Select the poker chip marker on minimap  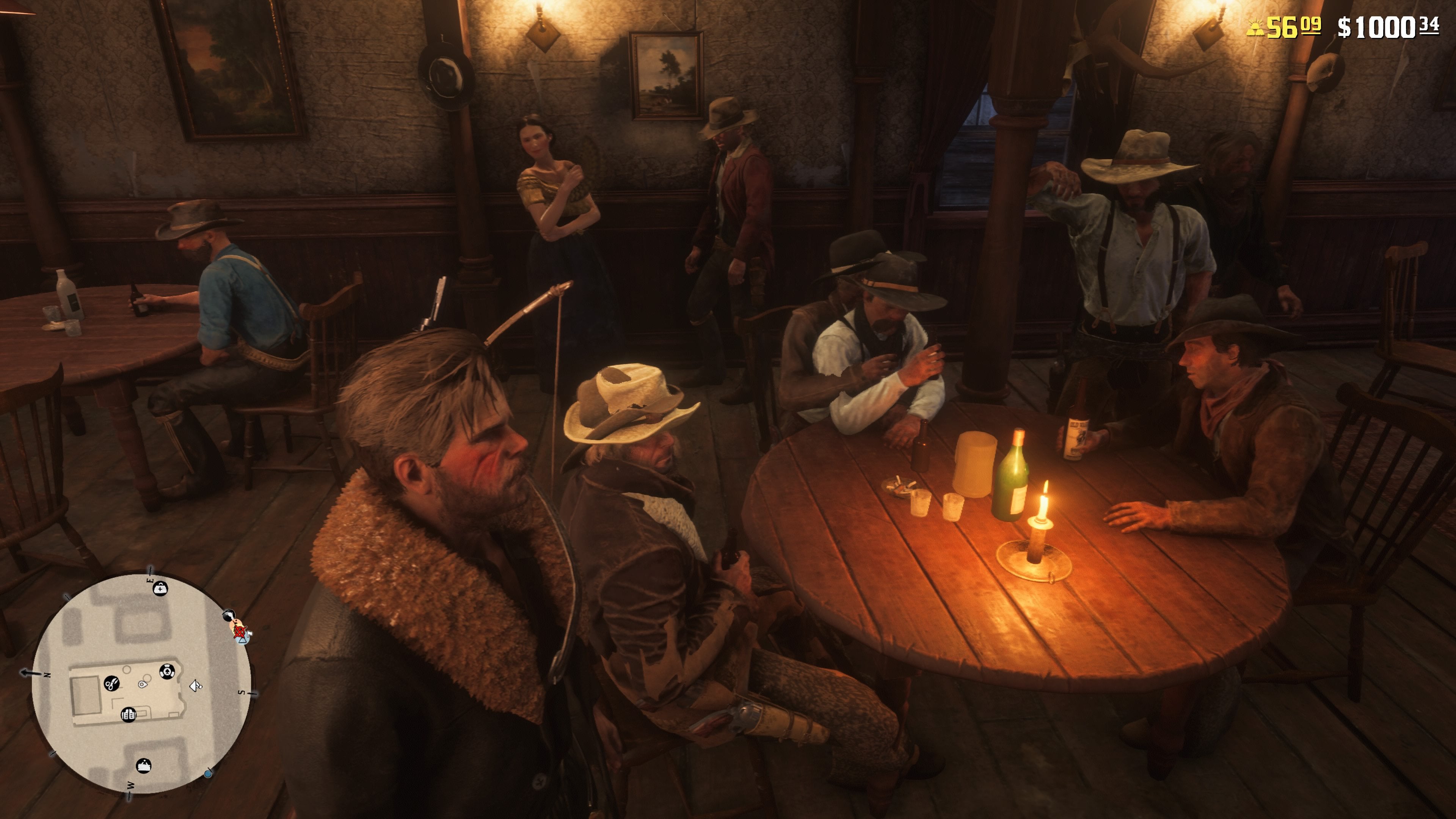click(167, 672)
